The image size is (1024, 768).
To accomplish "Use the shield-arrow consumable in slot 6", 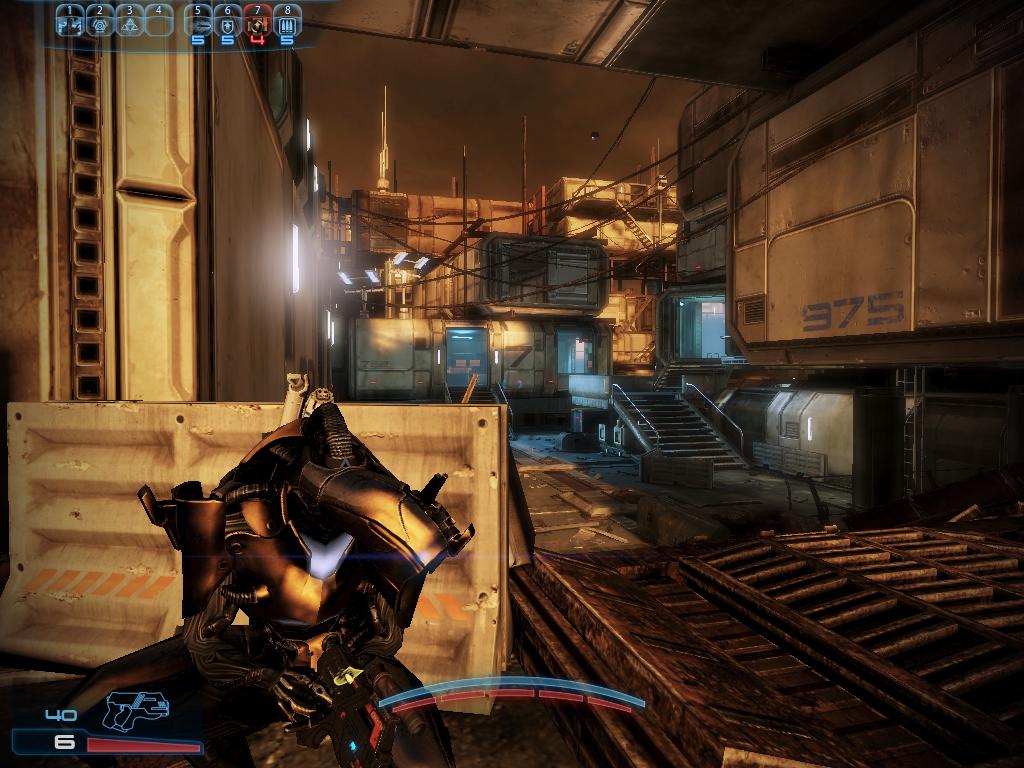I will tap(228, 24).
